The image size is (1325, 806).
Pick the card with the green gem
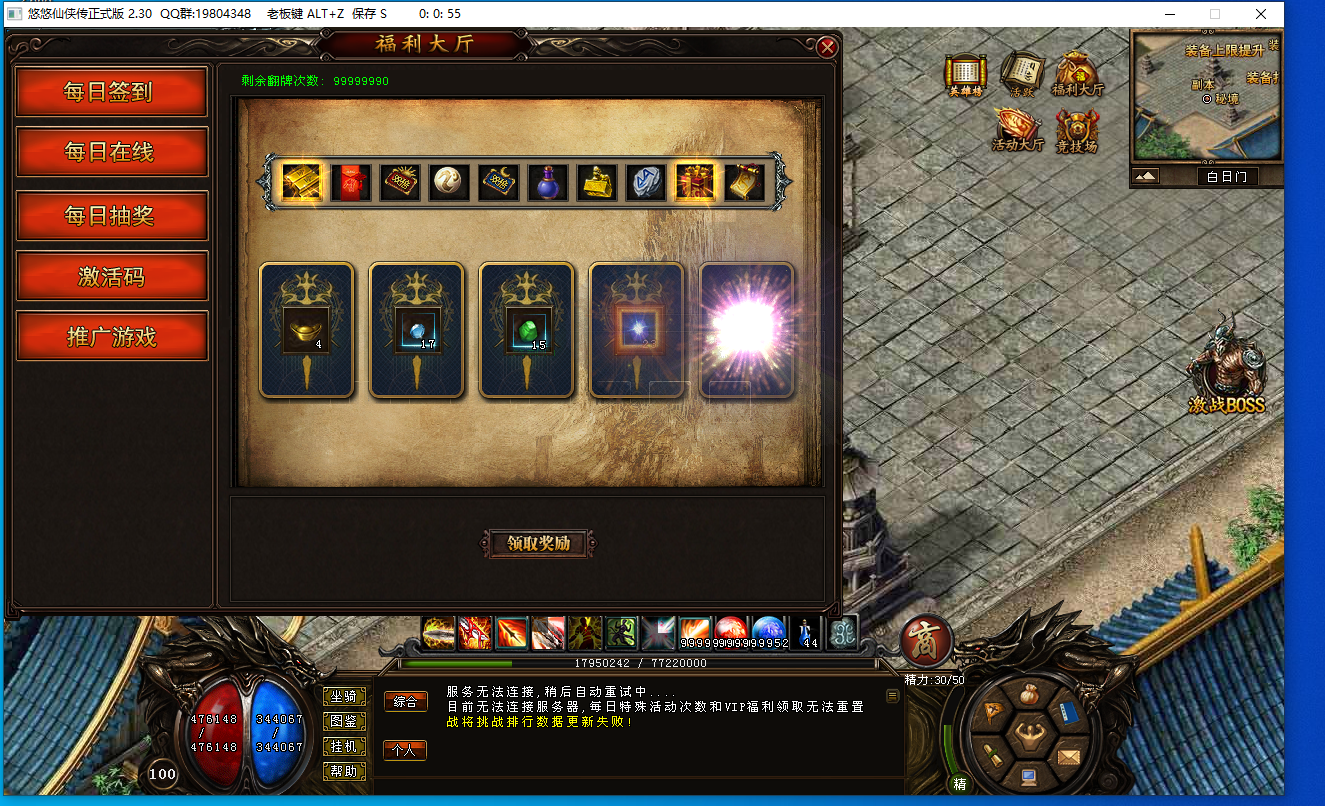point(527,331)
